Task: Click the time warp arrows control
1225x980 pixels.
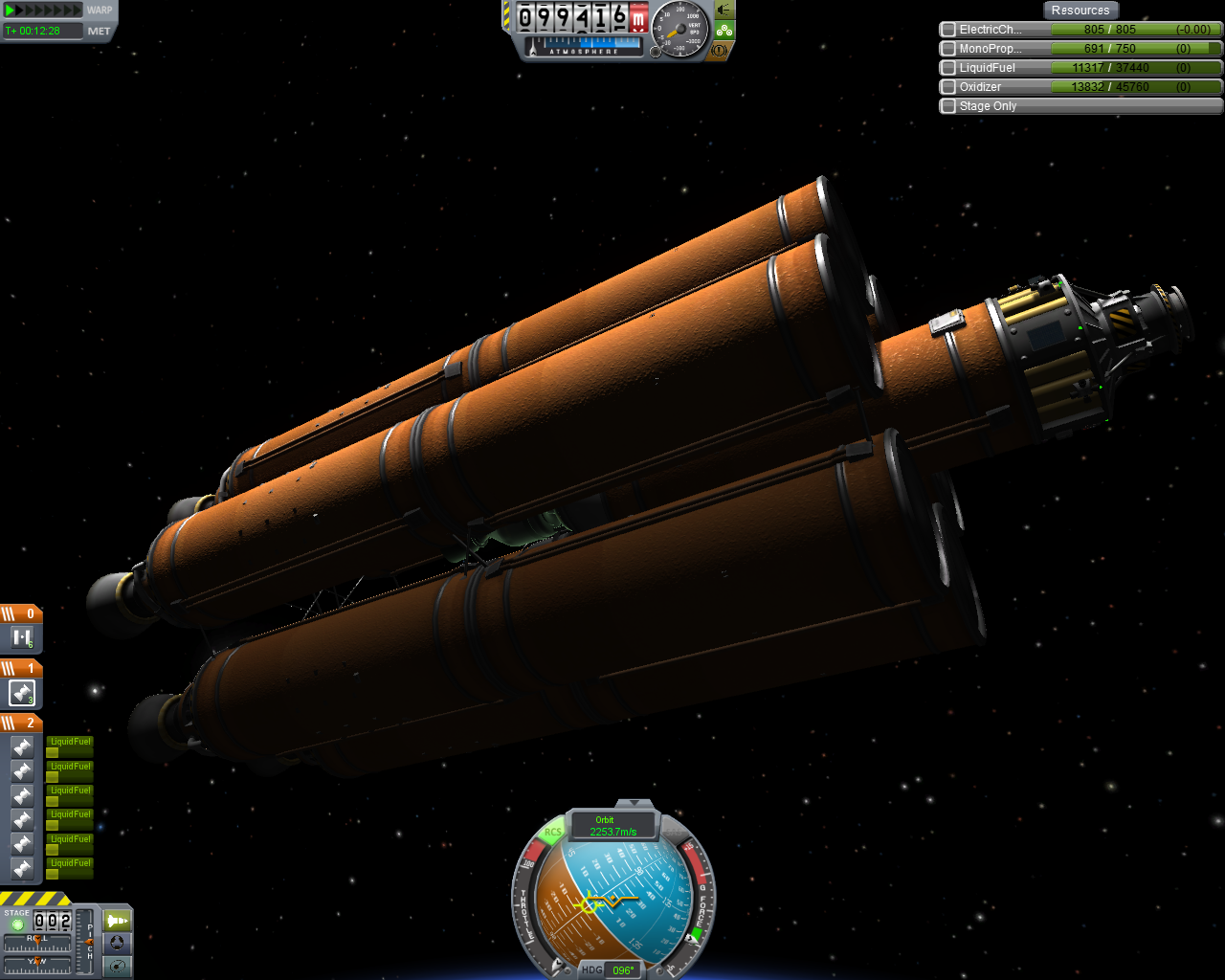Action: point(44,11)
